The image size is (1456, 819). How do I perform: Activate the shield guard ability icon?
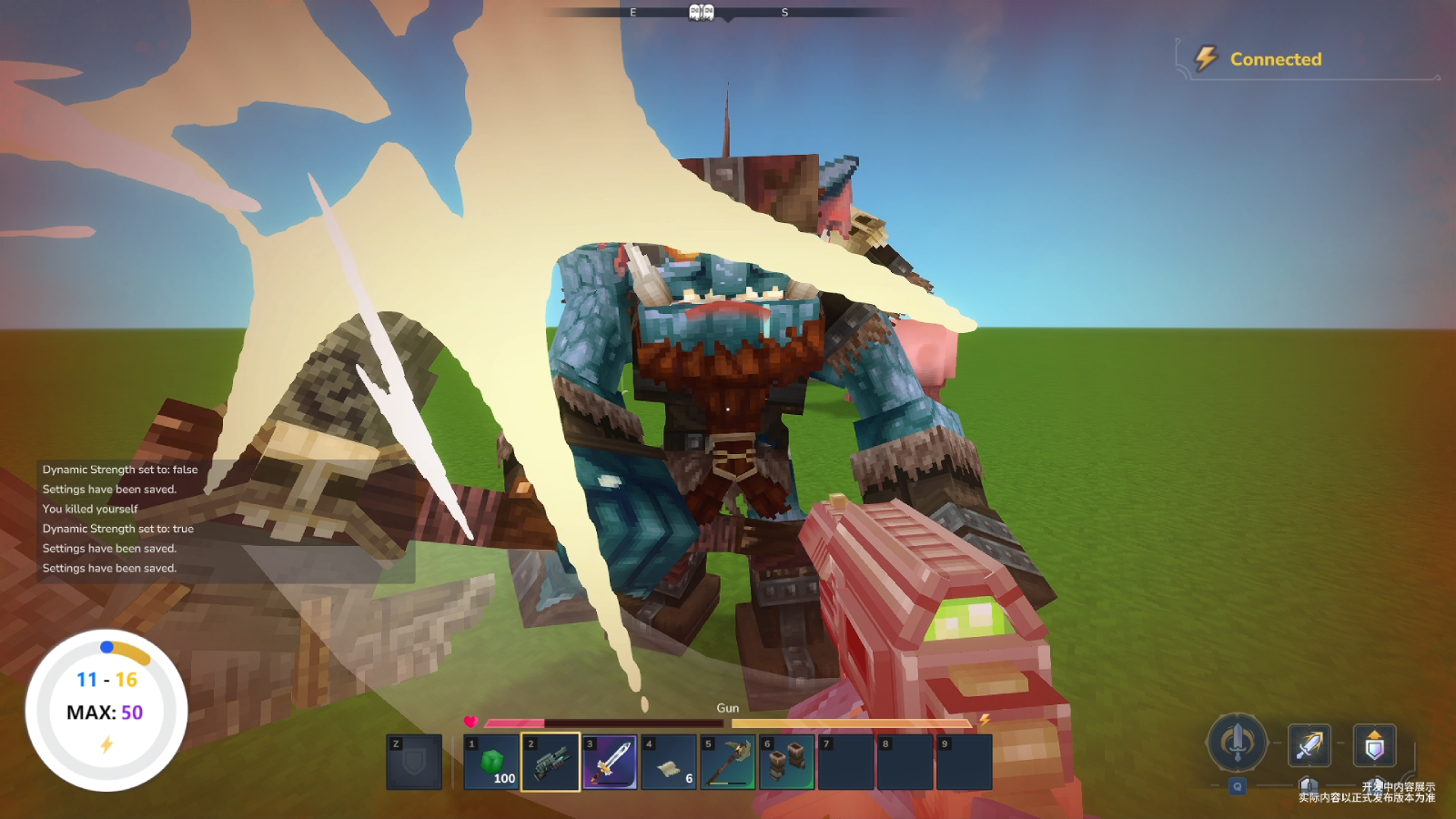(1374, 745)
